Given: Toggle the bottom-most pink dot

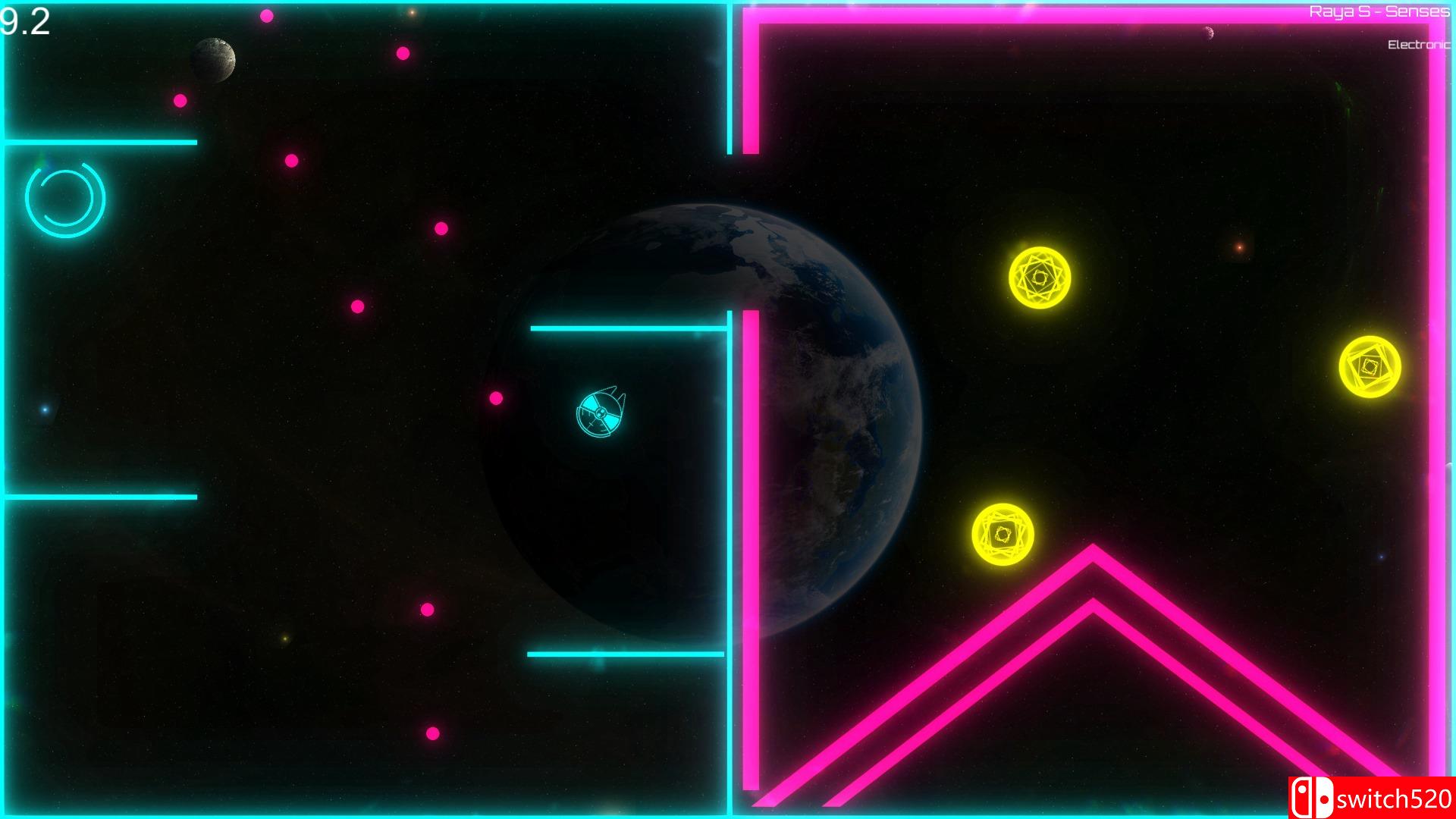Looking at the screenshot, I should [x=431, y=734].
